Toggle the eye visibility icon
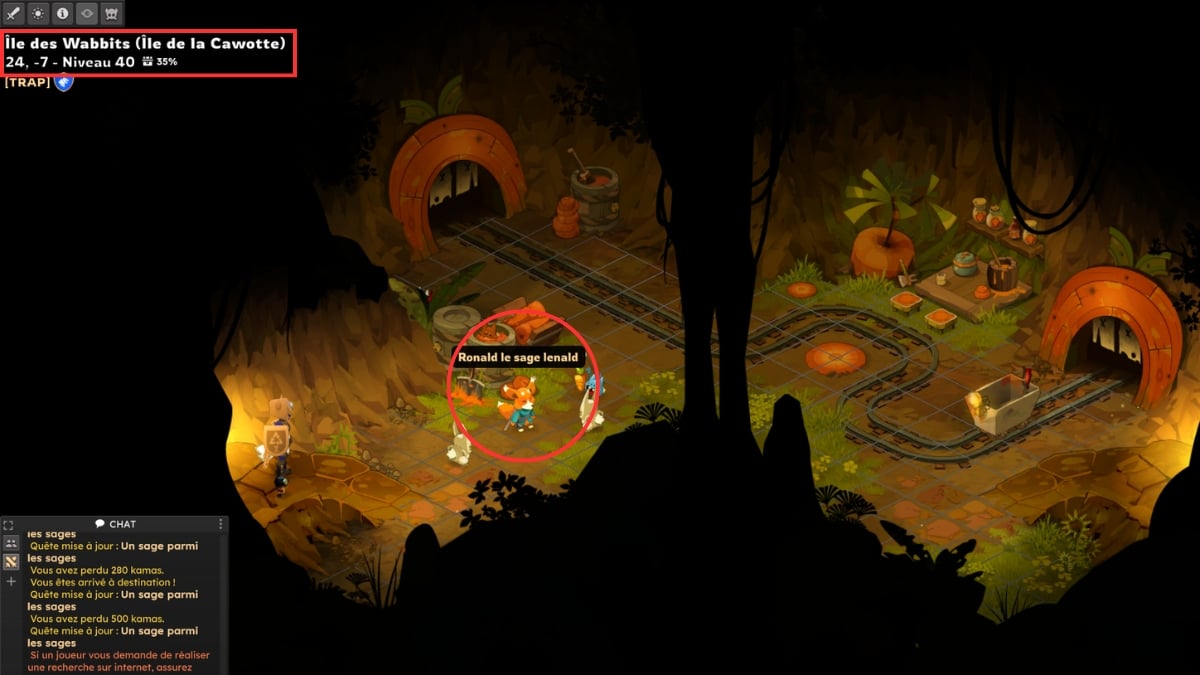Image resolution: width=1200 pixels, height=675 pixels. coord(87,14)
